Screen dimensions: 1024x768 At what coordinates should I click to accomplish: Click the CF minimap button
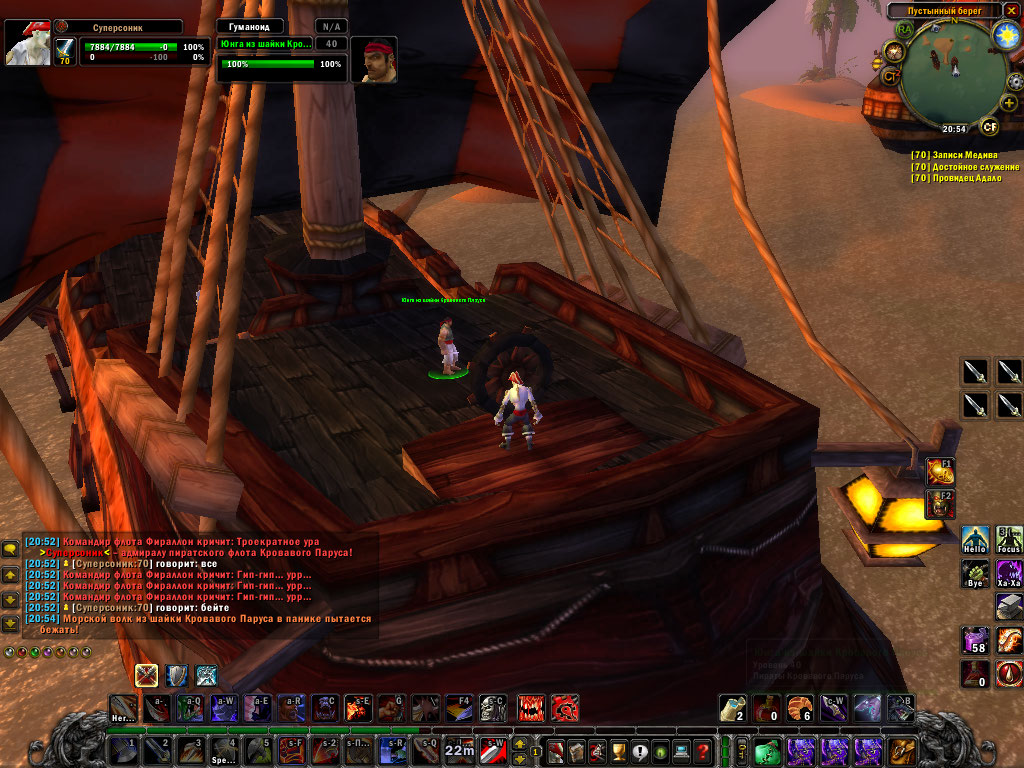click(x=989, y=126)
